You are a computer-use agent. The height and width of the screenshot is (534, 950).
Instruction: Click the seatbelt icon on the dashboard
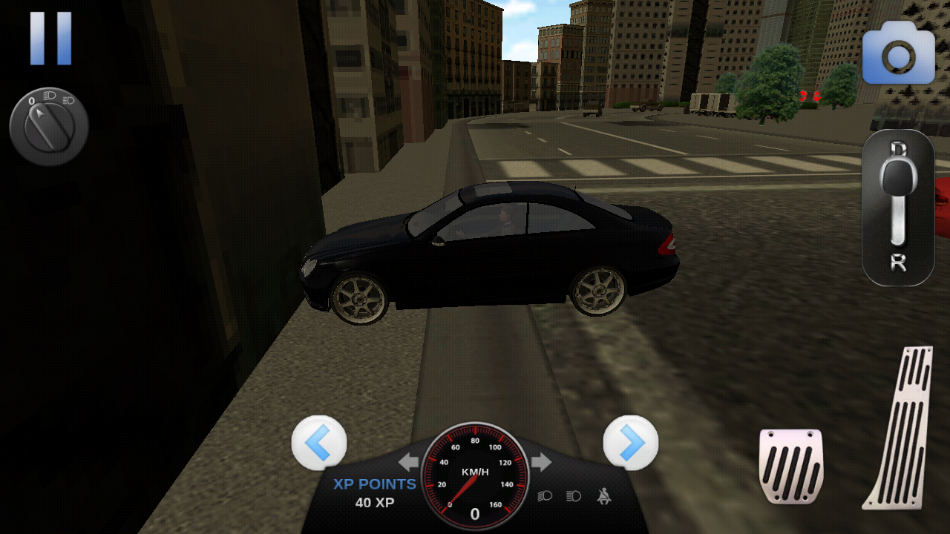(x=603, y=495)
